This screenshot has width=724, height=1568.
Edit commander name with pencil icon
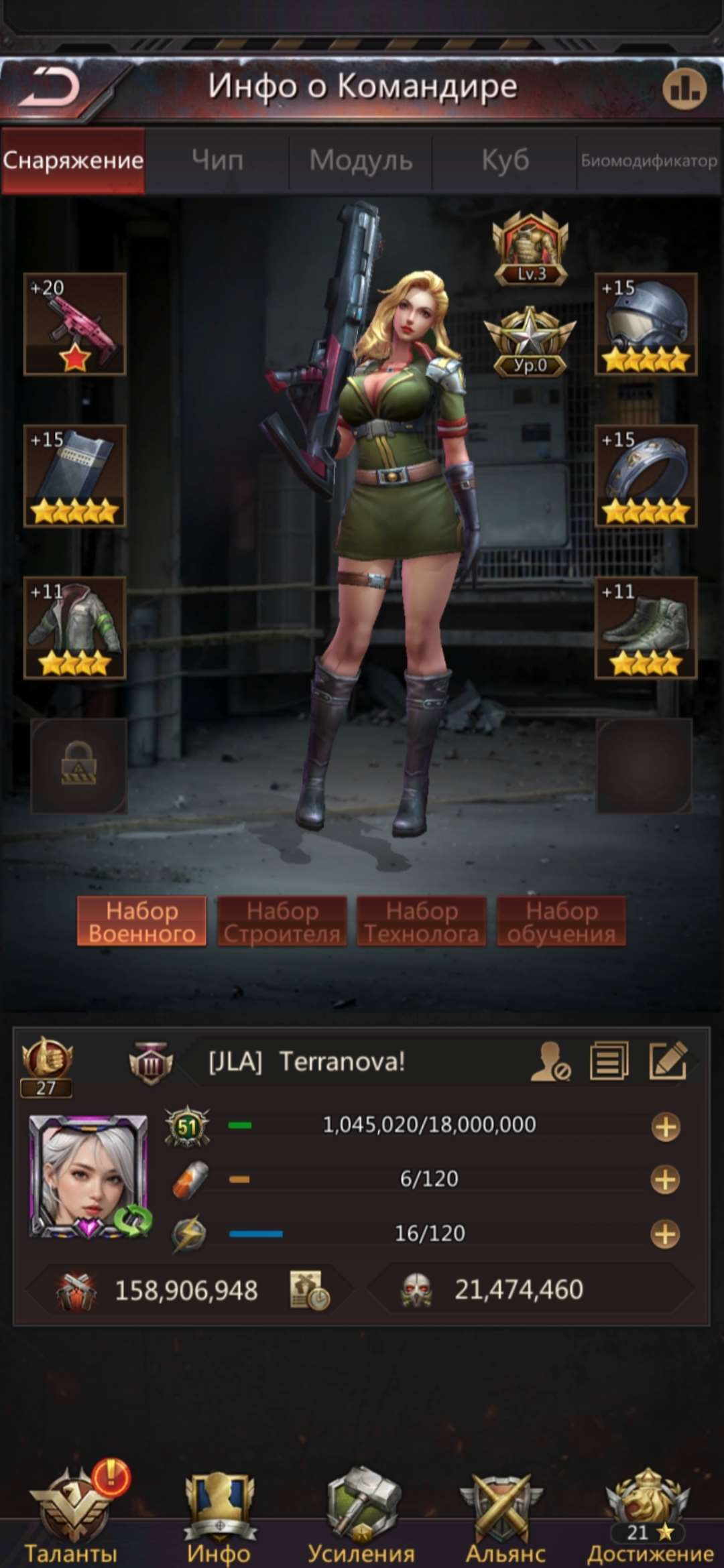click(x=668, y=1060)
